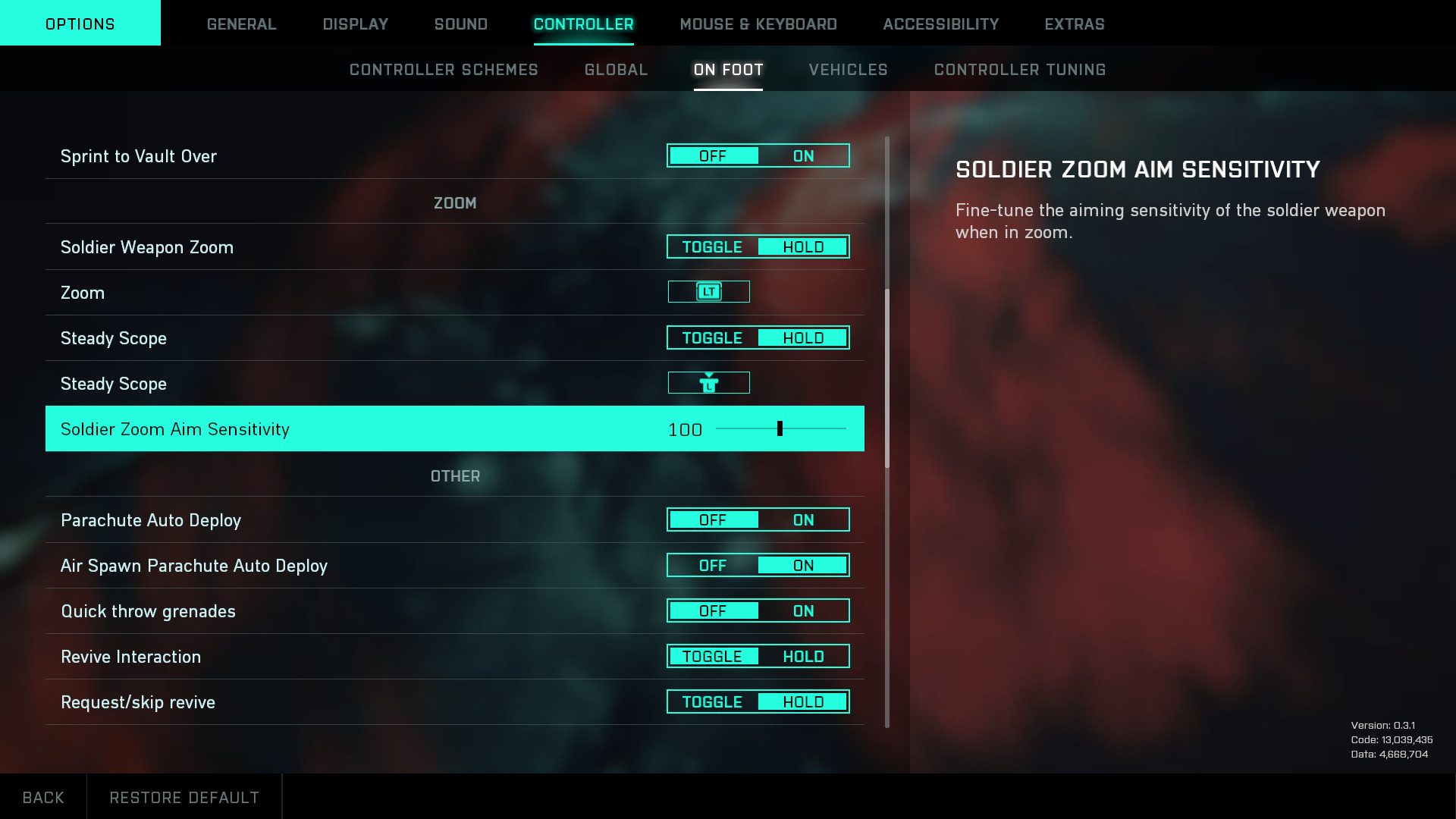Turn Parachute Auto Deploy on
This screenshot has width=1456, height=819.
(x=803, y=520)
